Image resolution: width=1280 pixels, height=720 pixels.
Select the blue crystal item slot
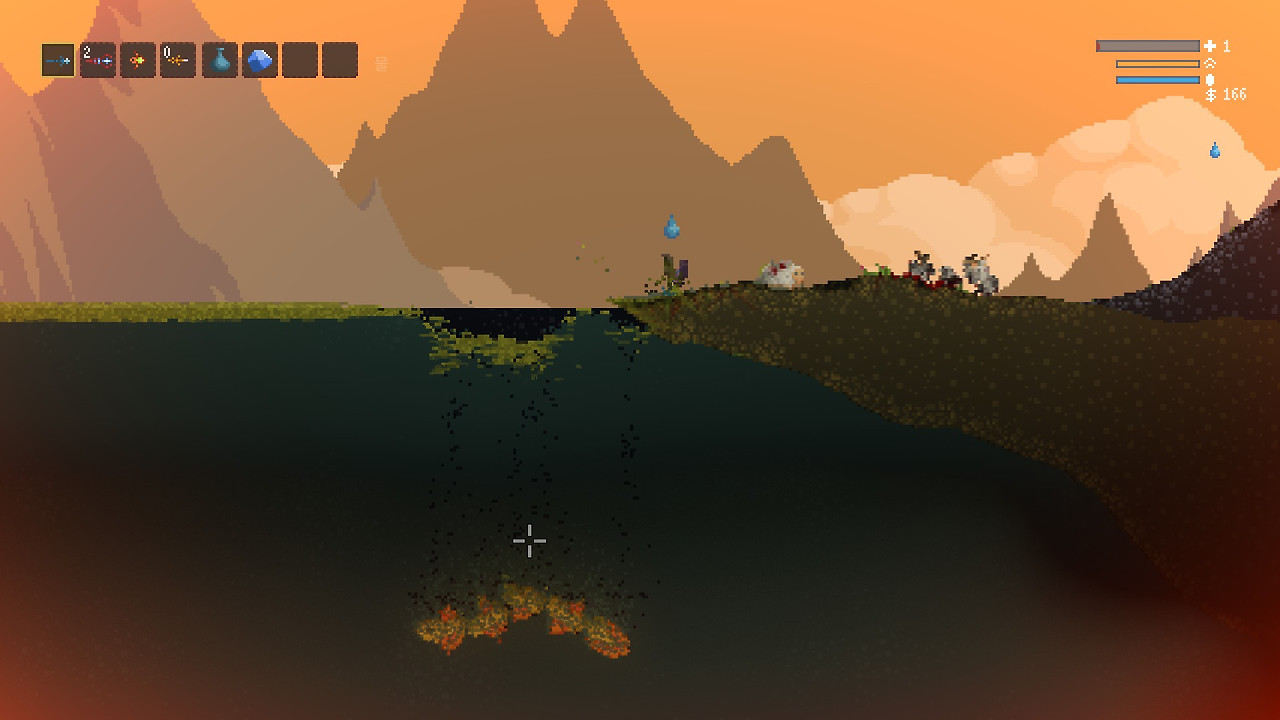[260, 60]
